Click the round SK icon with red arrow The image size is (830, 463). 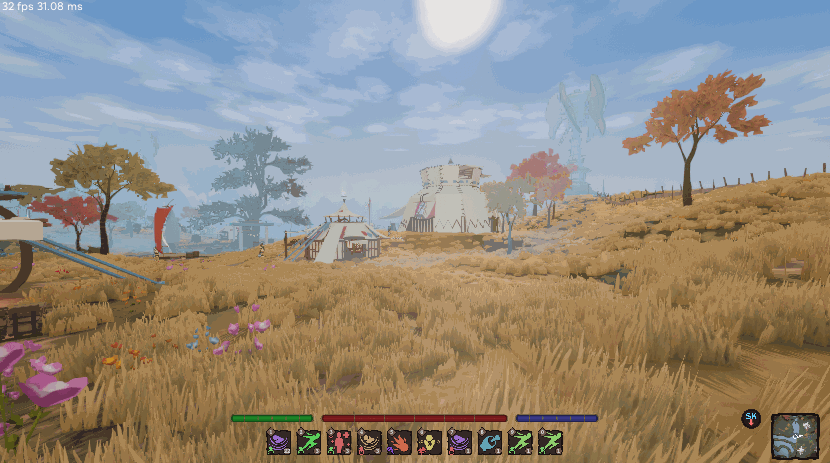click(750, 418)
